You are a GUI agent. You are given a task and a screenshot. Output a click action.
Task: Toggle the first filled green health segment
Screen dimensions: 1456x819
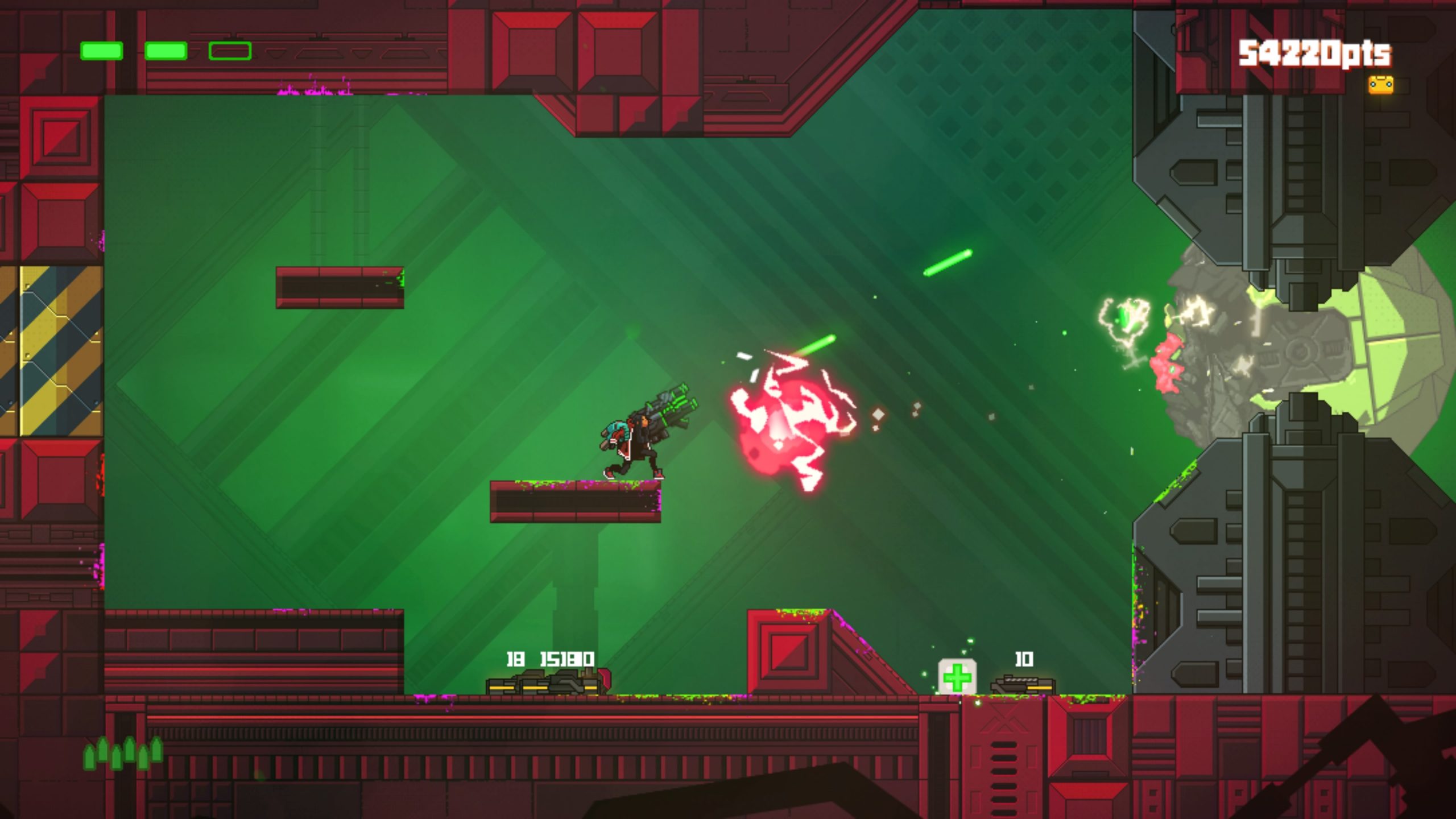tap(102, 52)
